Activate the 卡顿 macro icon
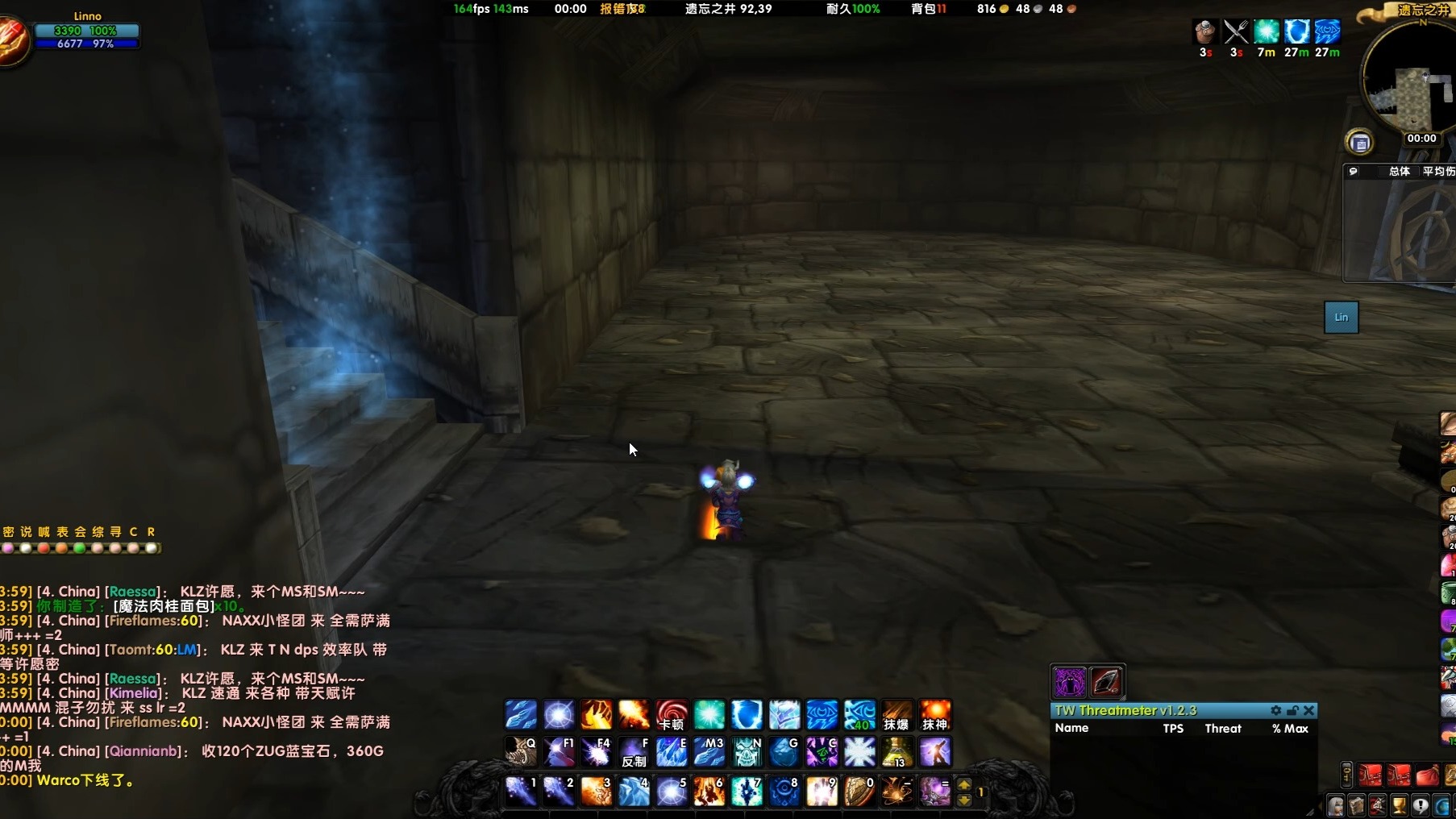 coord(672,715)
